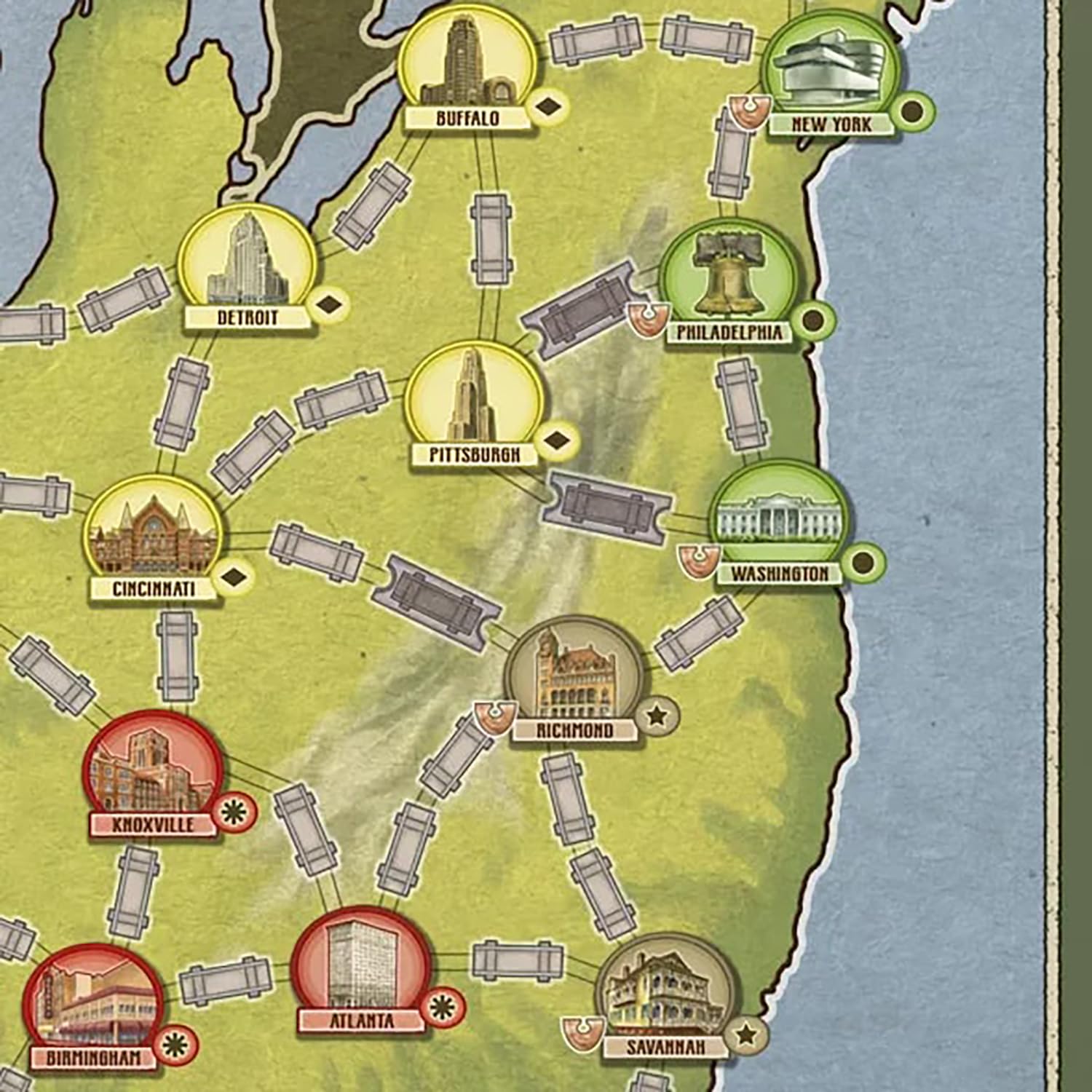1092x1092 pixels.
Task: Choose the Cincinnati city space
Action: [x=154, y=537]
